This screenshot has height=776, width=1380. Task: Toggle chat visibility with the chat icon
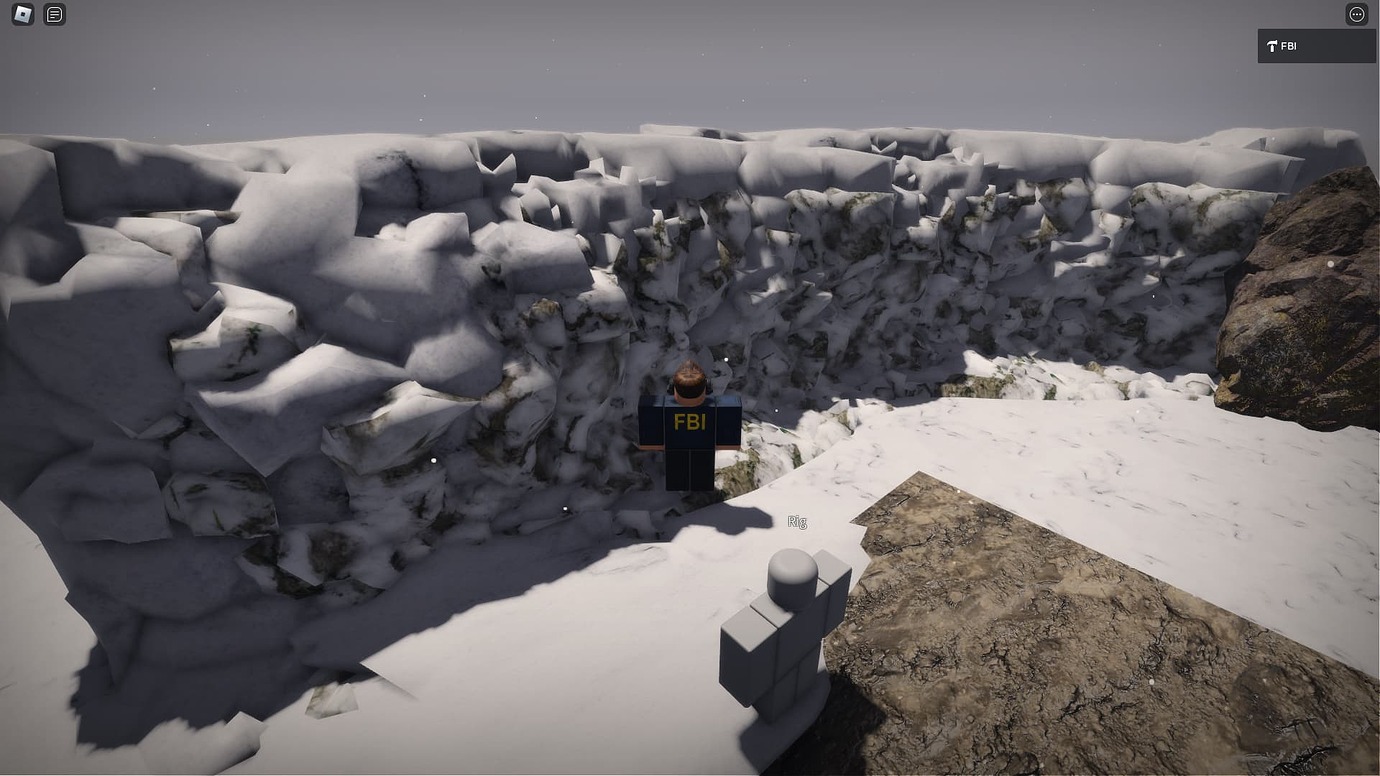[x=54, y=14]
